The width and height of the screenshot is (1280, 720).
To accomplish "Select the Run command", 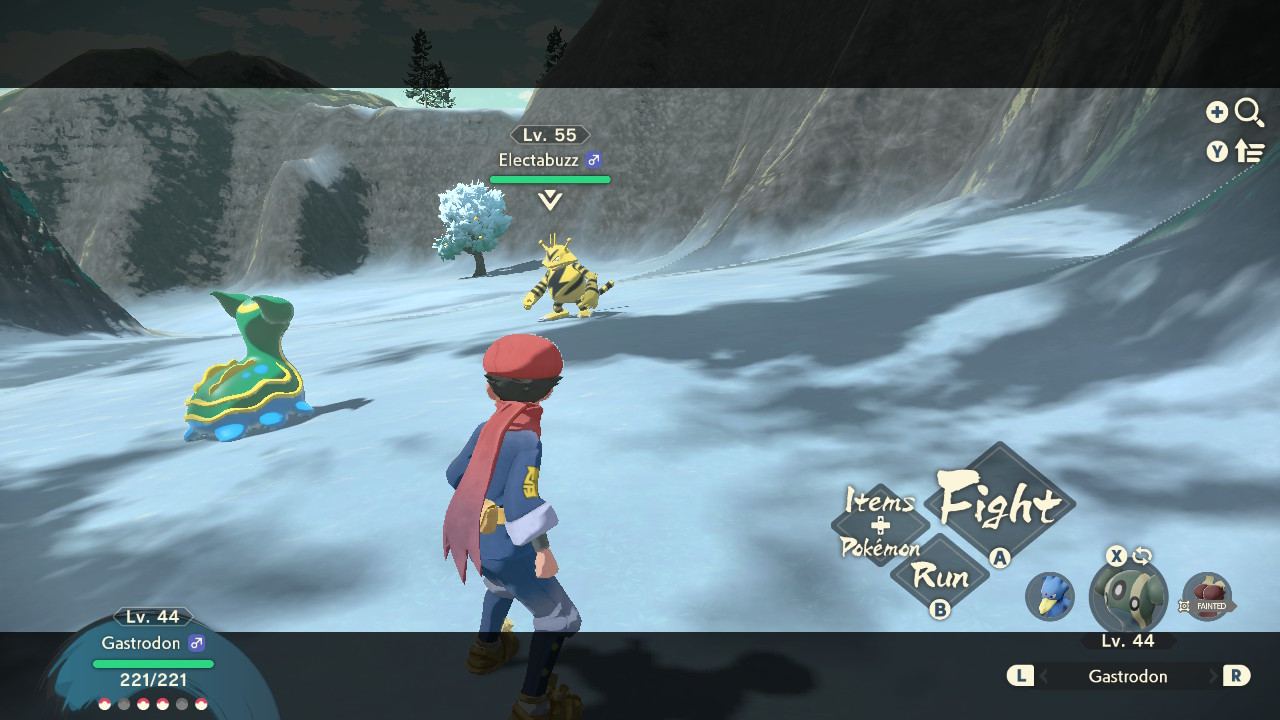I will coord(940,576).
